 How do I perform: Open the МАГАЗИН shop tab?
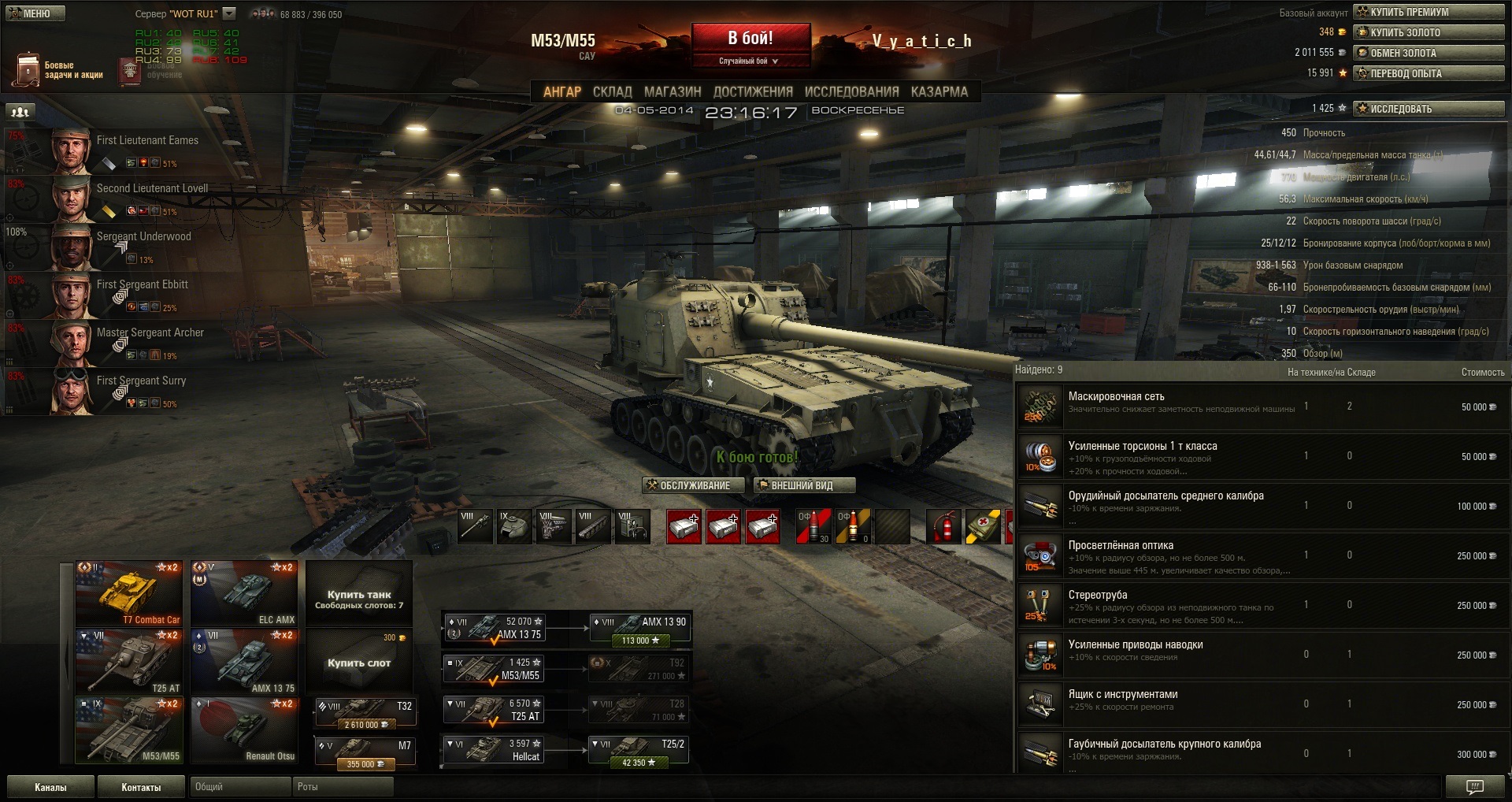[x=672, y=92]
